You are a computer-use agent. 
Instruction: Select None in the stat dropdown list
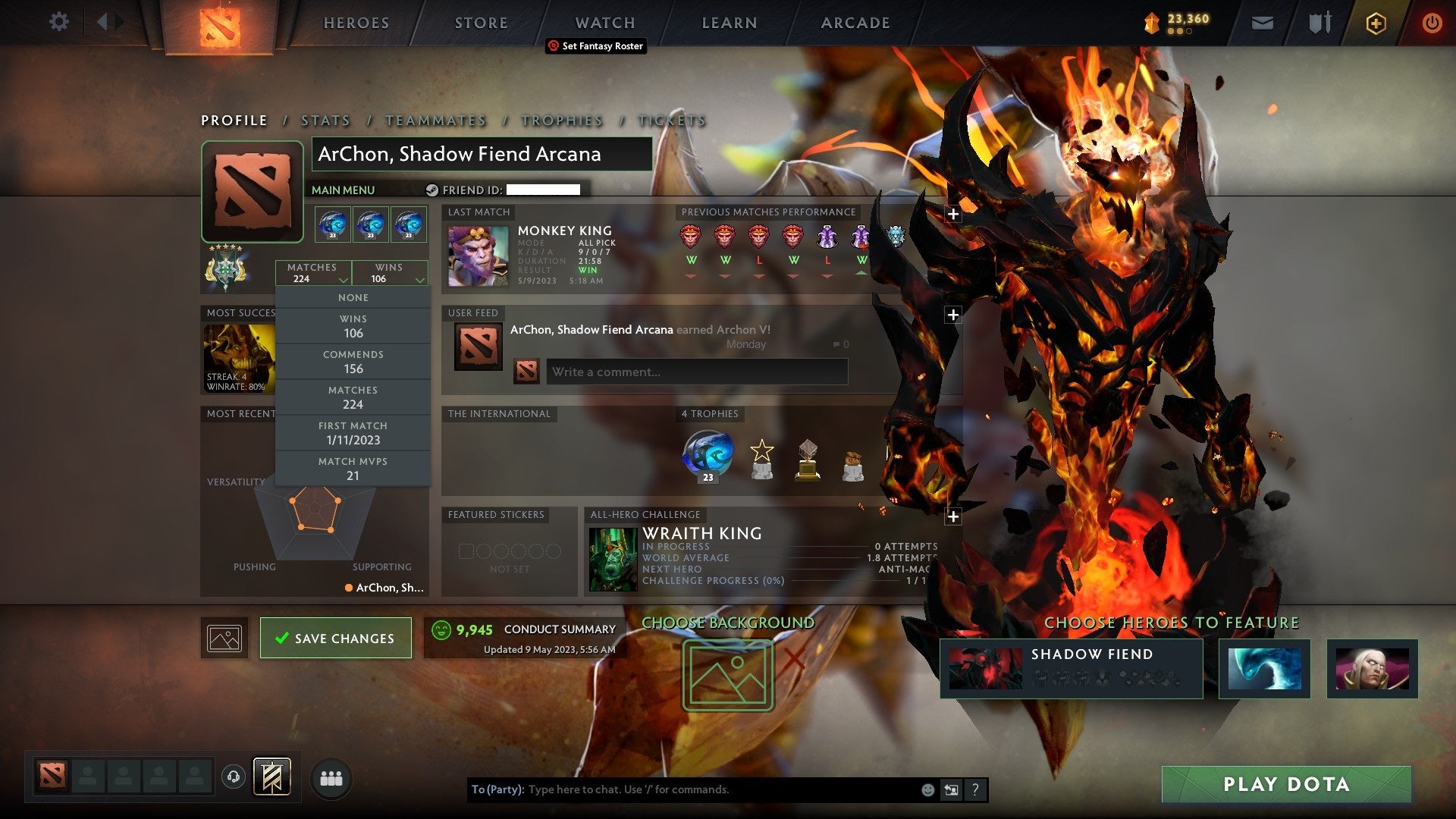pos(353,297)
